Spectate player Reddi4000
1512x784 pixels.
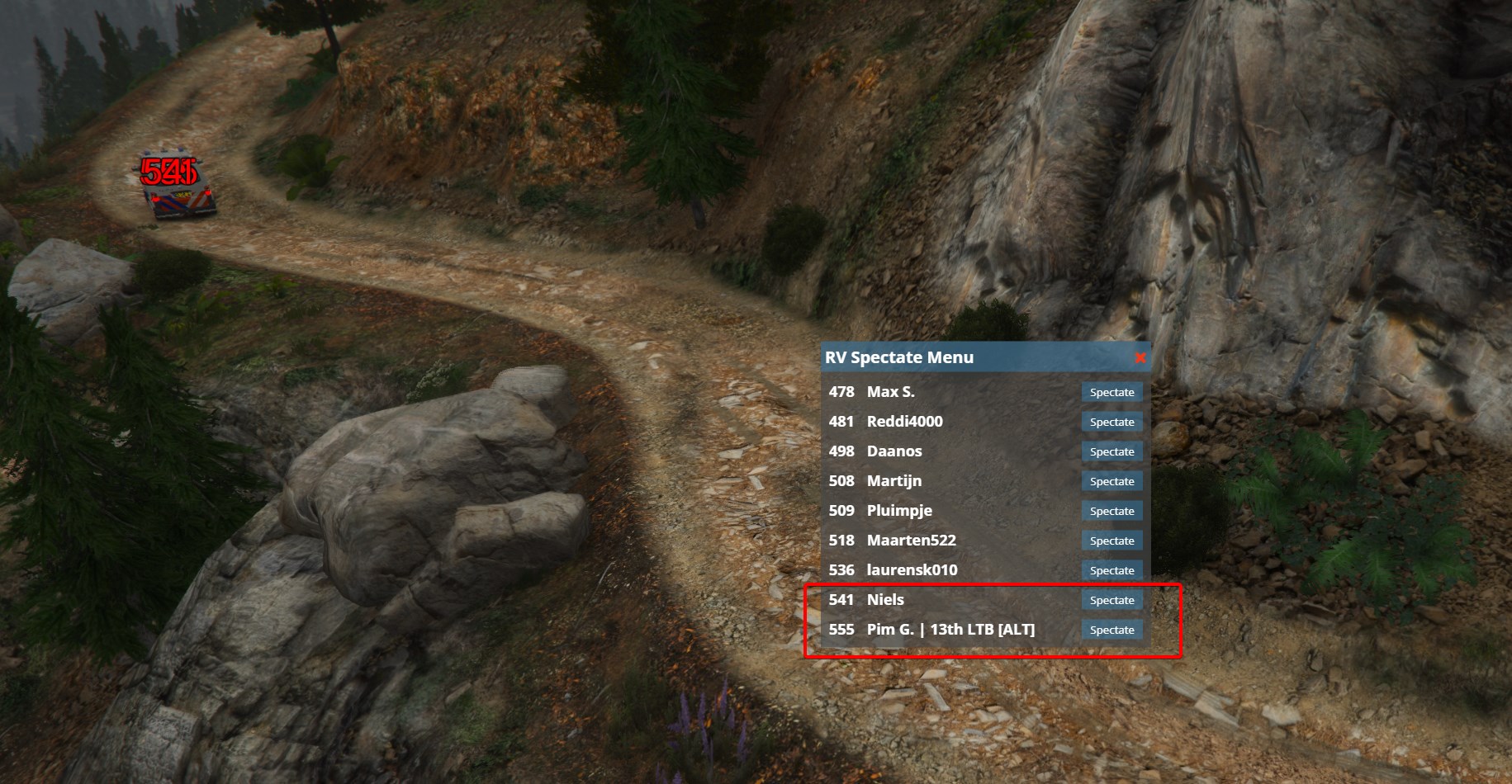(1111, 422)
